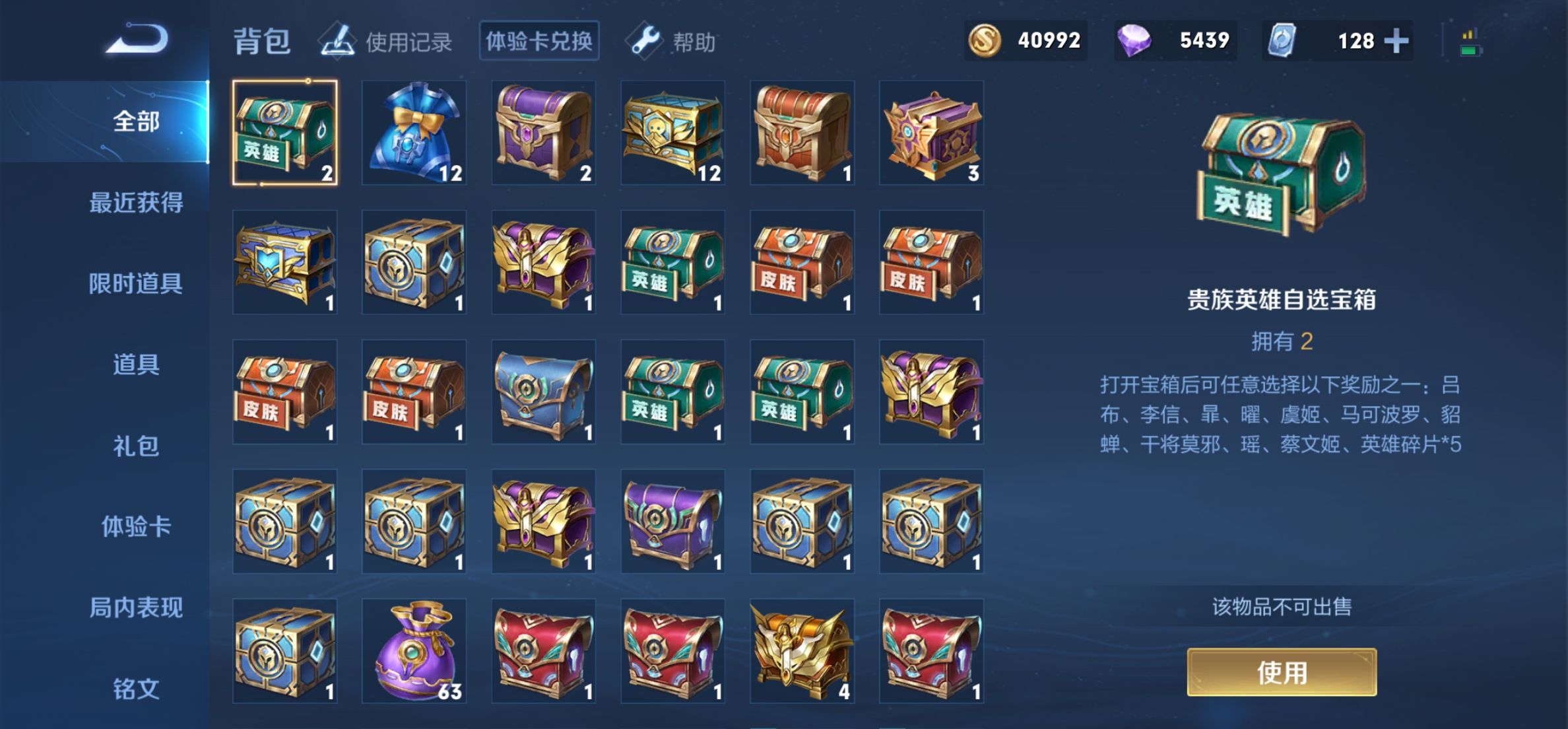Open the 礼包 gift pack category
Viewport: 1568px width, 729px height.
point(135,446)
